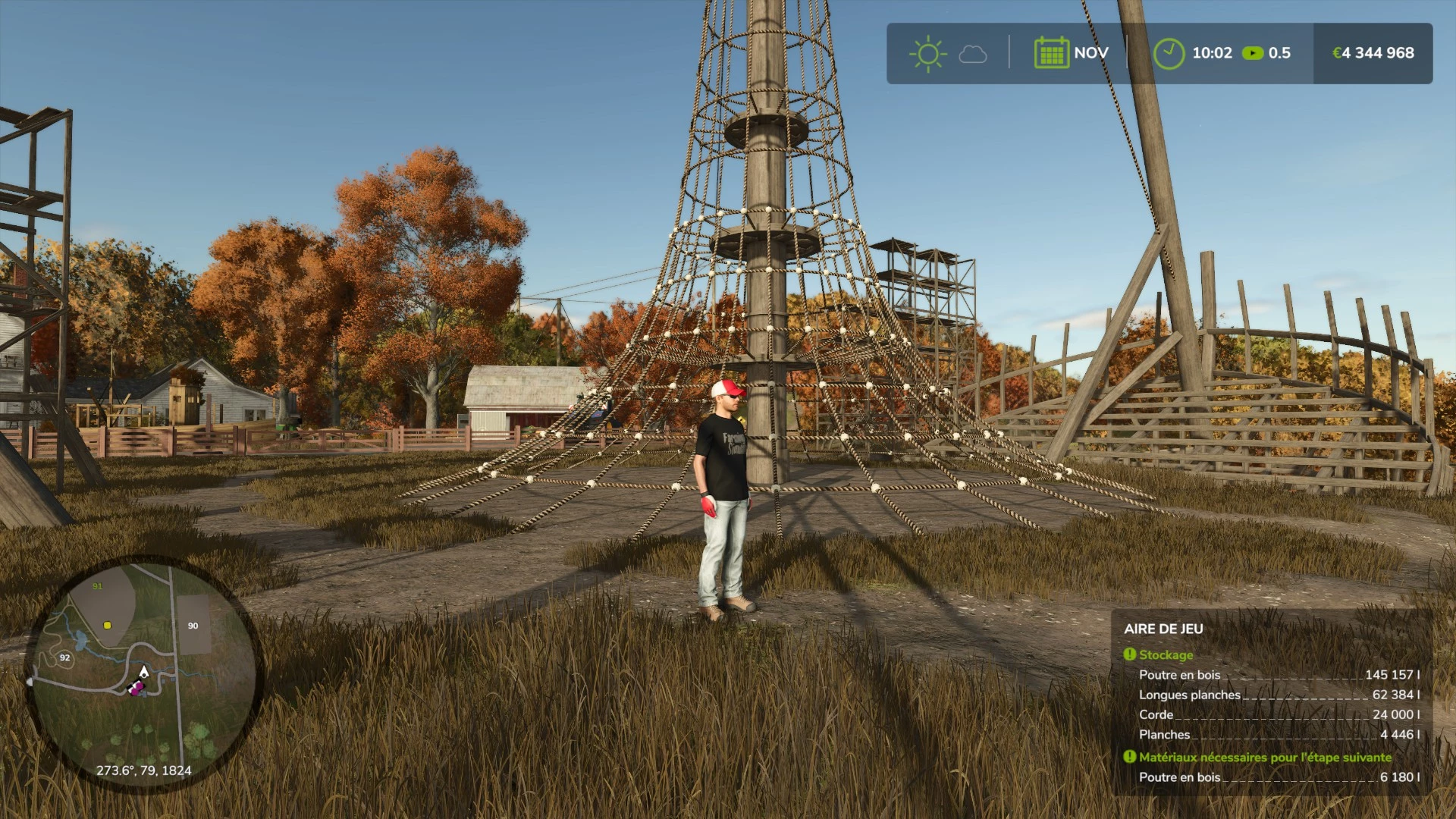
Task: Click the player arrow marker on minimap
Action: (143, 672)
